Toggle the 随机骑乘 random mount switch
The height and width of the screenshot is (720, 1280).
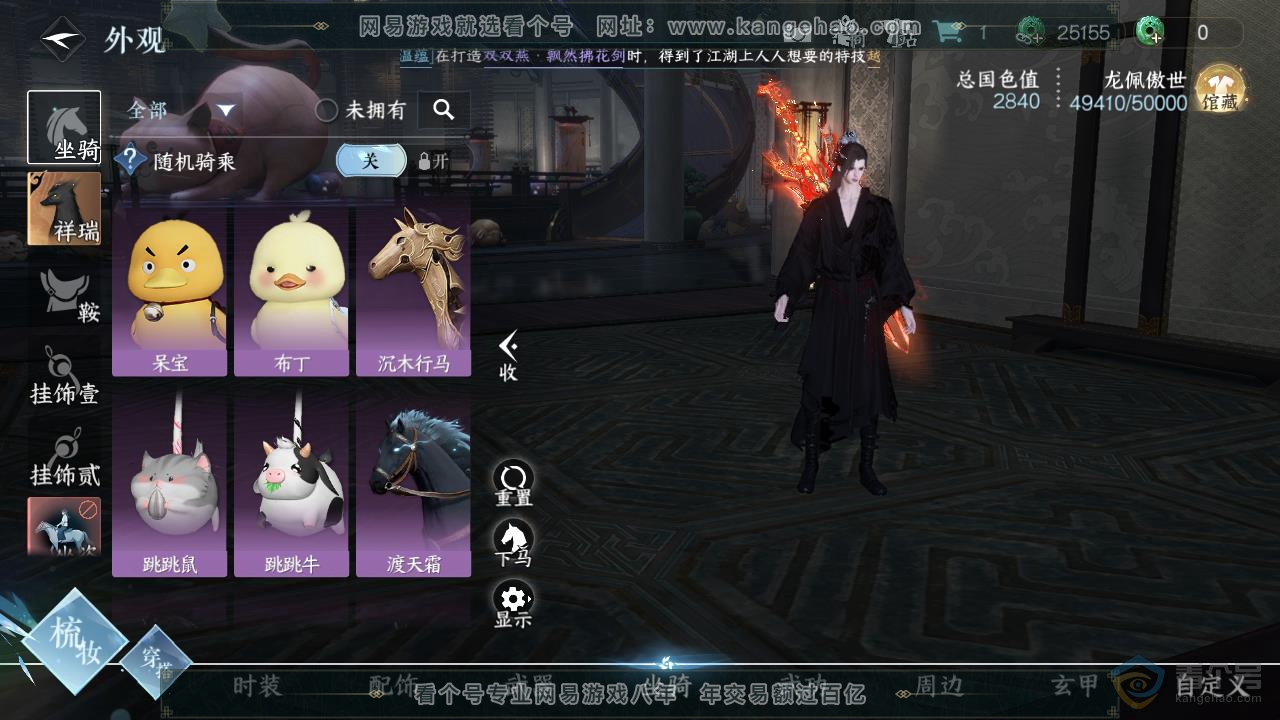[371, 161]
